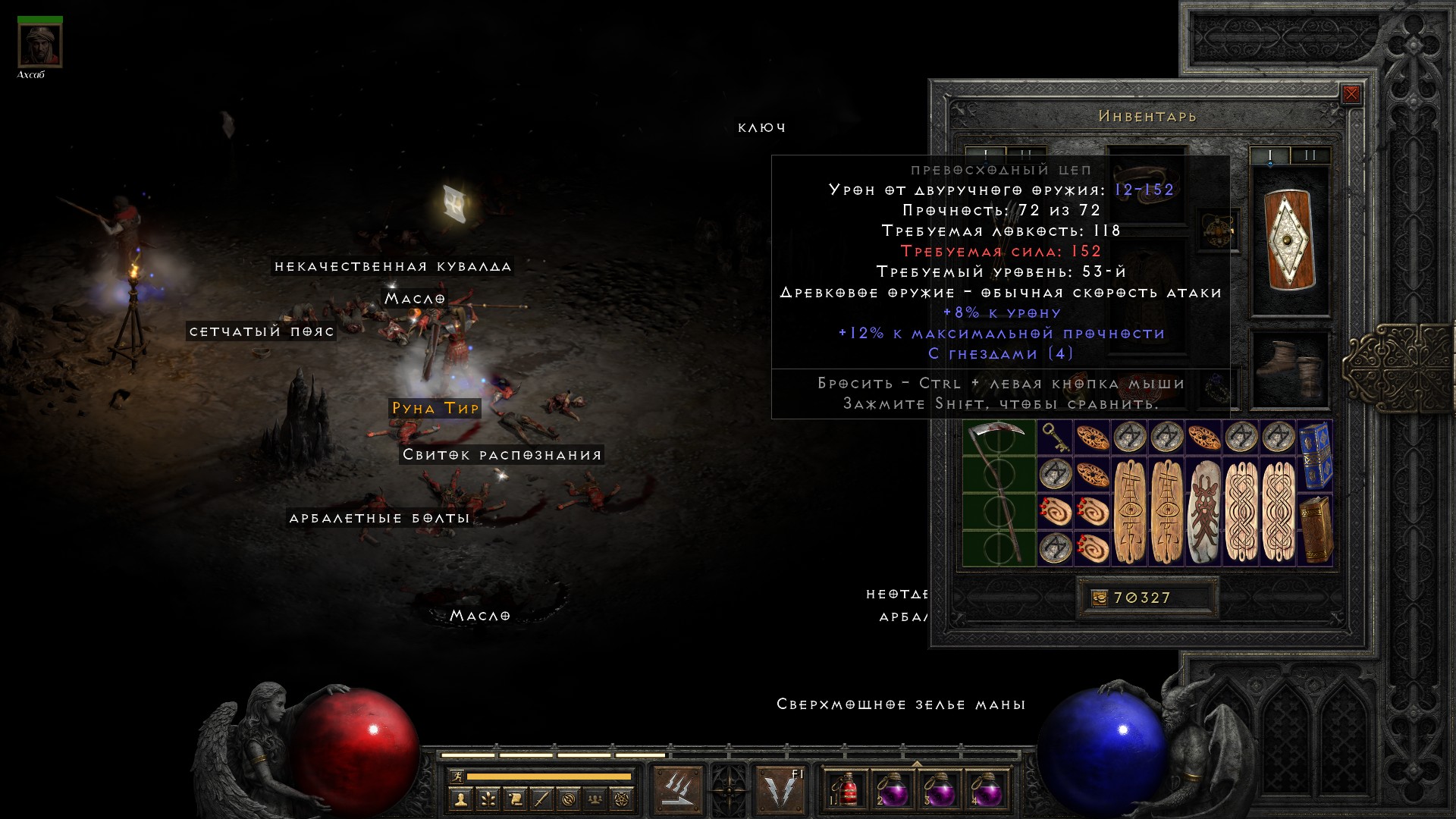Click the equipped boots slot

[x=1290, y=370]
